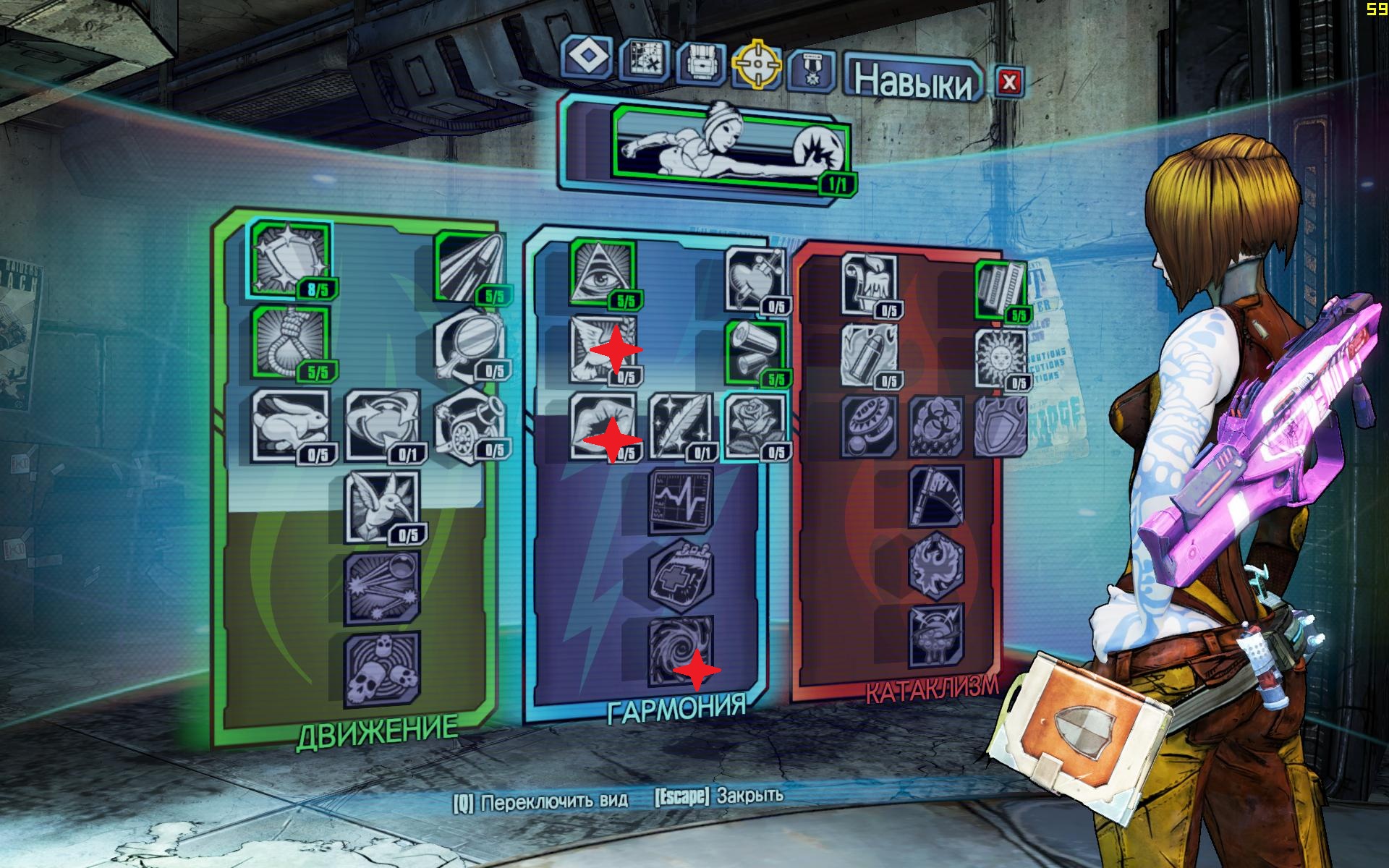This screenshot has width=1389, height=868.
Task: Select the Phaselock action skill
Action: point(729,144)
